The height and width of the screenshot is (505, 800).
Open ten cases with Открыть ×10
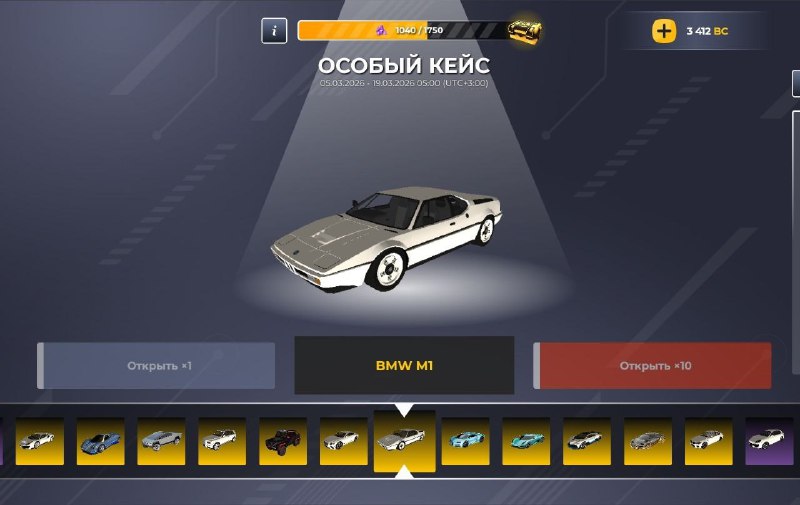(x=653, y=366)
